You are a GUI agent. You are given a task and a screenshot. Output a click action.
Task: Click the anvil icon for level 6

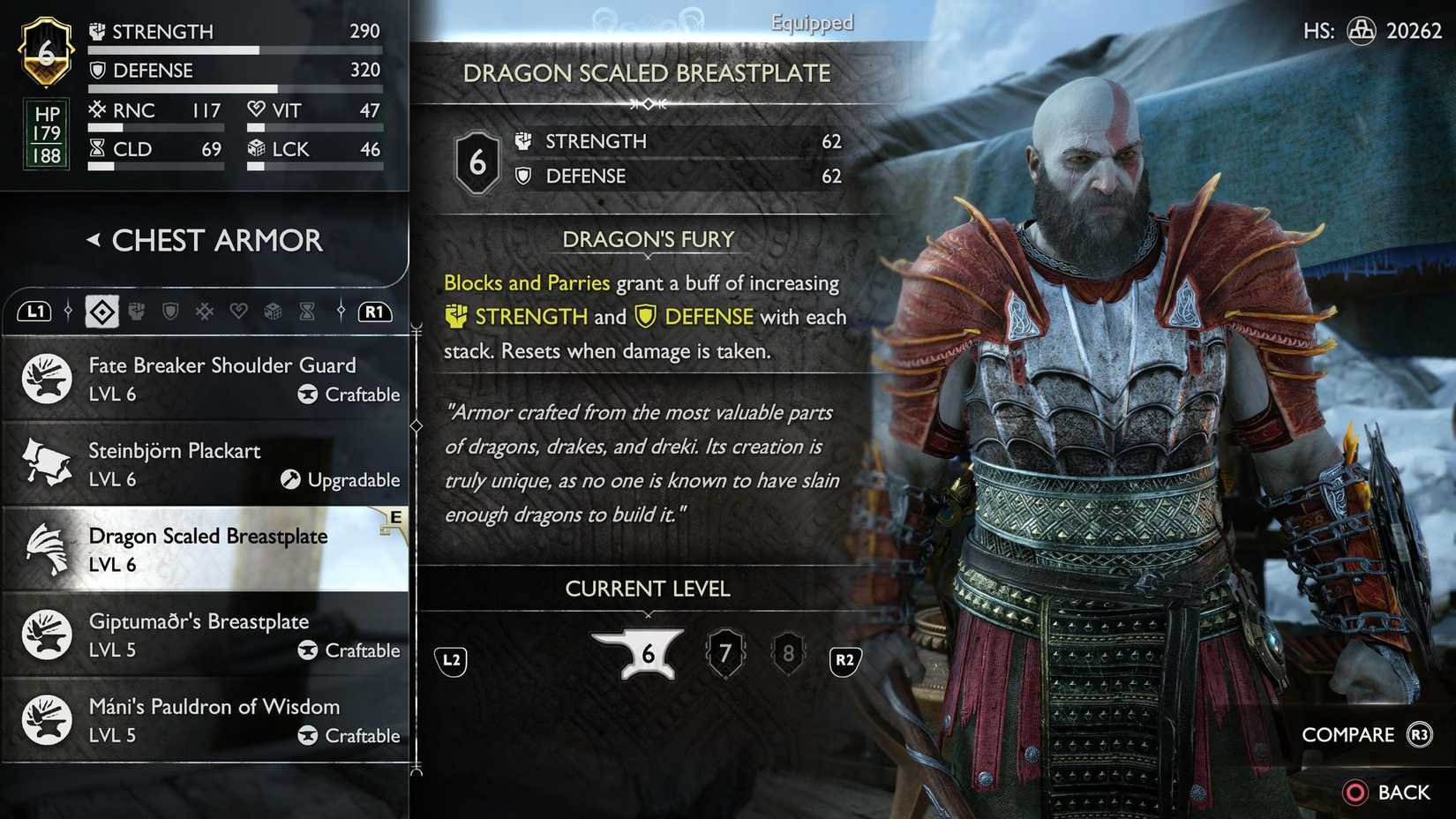click(x=649, y=653)
